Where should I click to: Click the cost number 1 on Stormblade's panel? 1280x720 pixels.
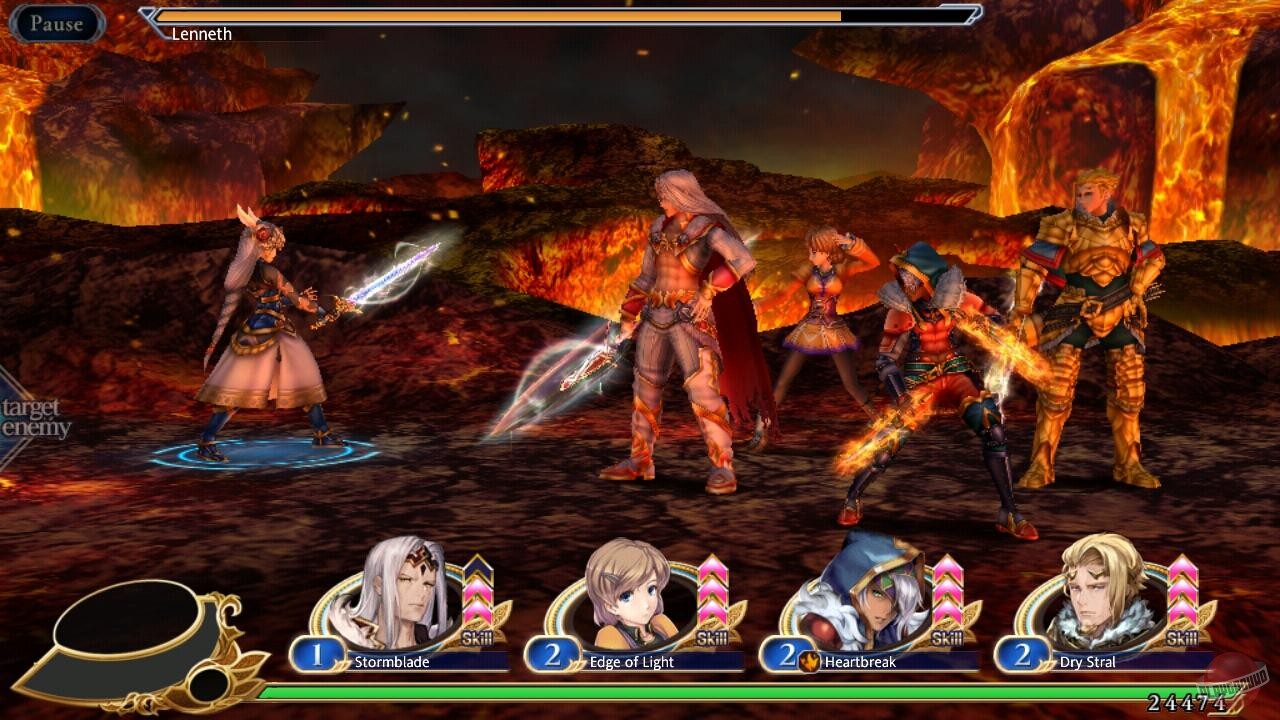(315, 657)
